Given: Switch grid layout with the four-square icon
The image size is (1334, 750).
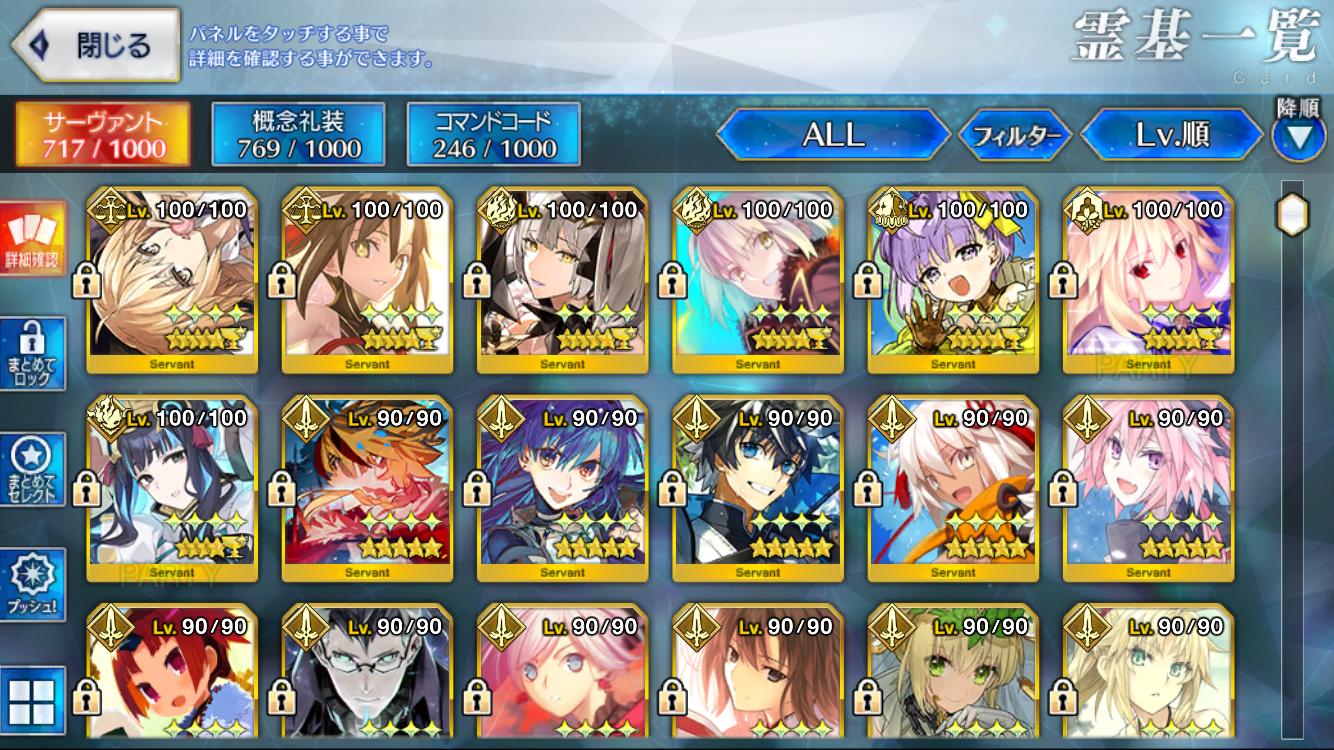Looking at the screenshot, I should [32, 698].
